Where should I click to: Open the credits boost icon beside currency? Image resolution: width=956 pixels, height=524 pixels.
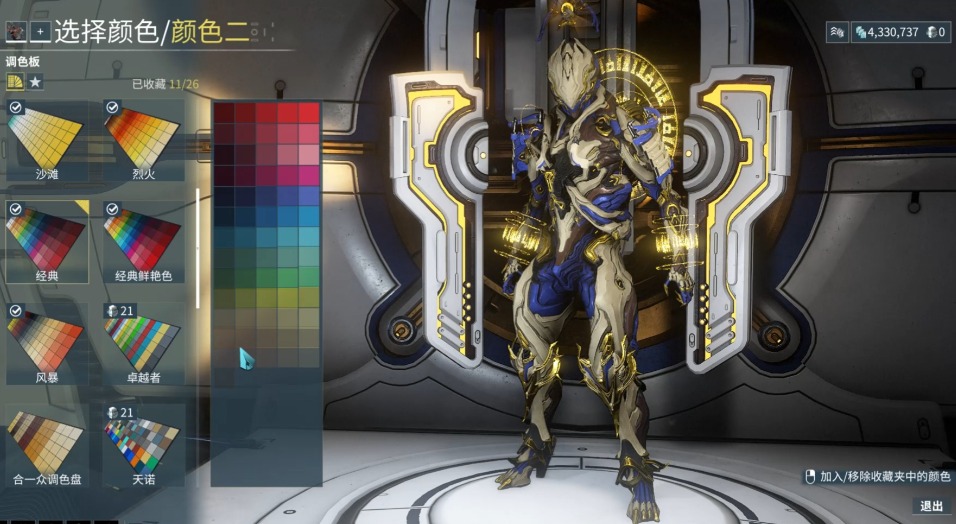click(836, 32)
